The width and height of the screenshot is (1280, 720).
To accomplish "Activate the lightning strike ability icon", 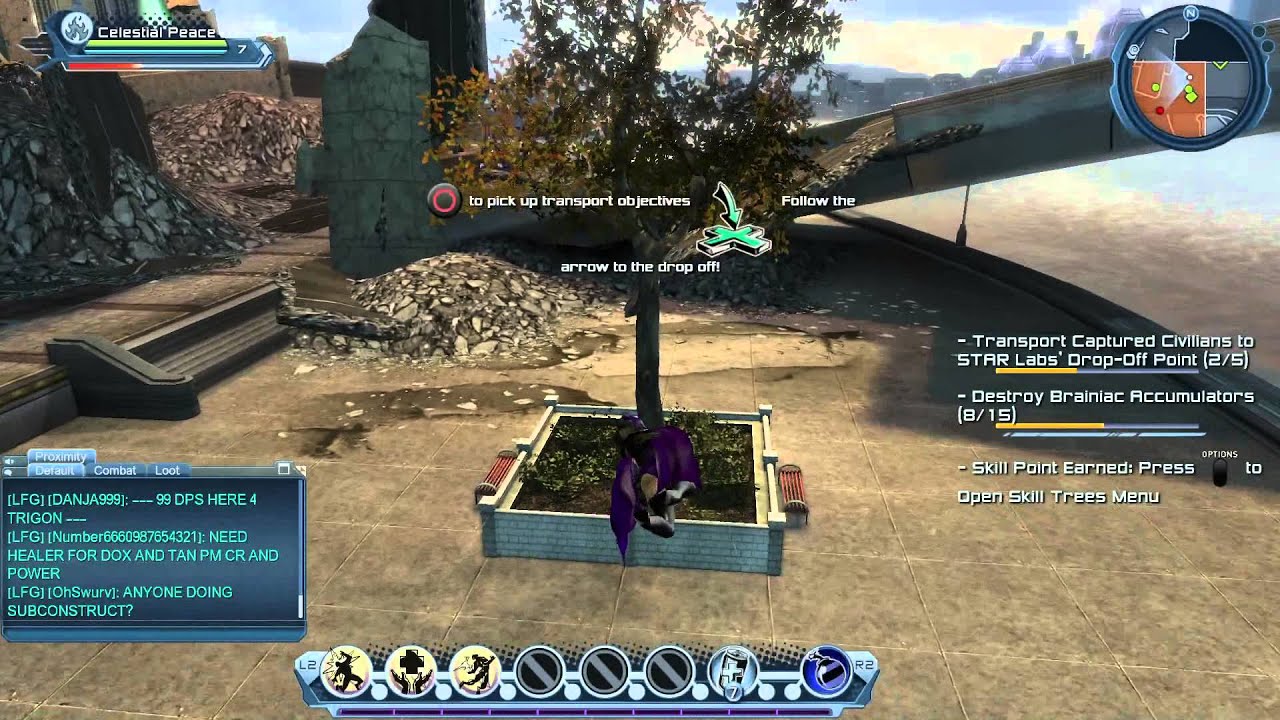I will coord(346,671).
